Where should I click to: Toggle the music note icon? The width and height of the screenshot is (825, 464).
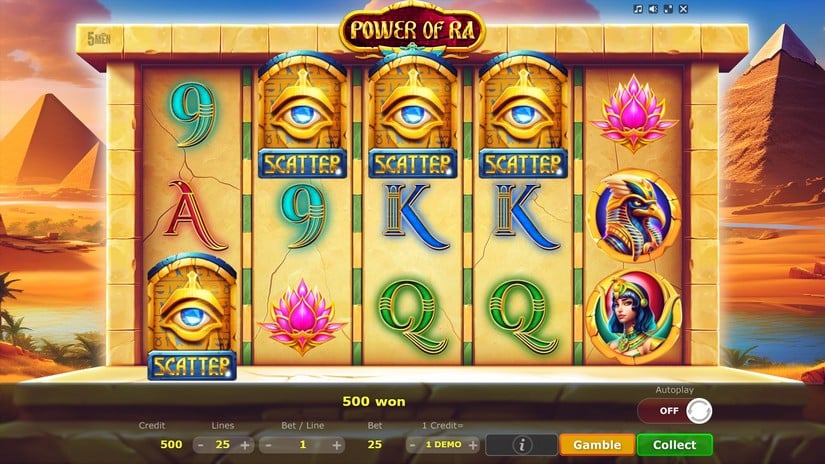(x=638, y=9)
